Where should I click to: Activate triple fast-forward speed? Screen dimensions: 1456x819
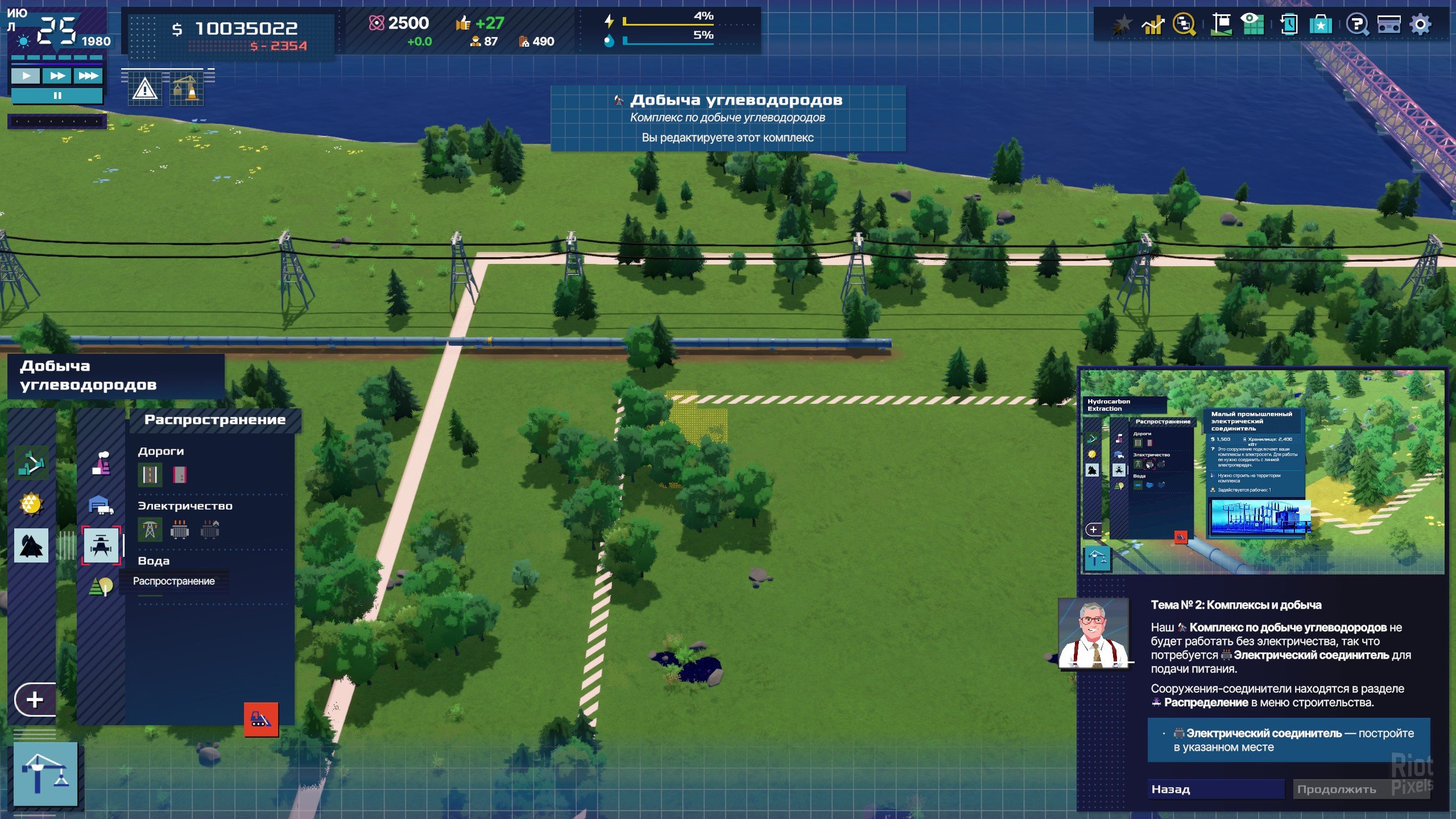click(x=88, y=76)
